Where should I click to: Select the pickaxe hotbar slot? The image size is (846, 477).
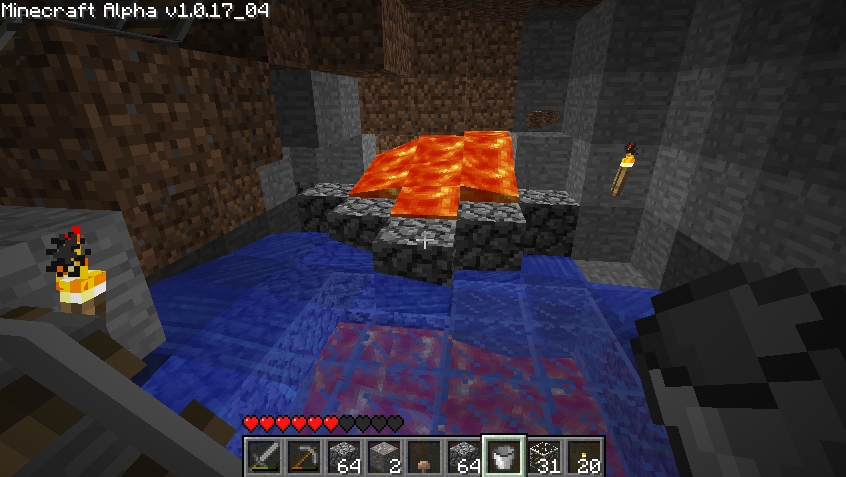[x=303, y=456]
